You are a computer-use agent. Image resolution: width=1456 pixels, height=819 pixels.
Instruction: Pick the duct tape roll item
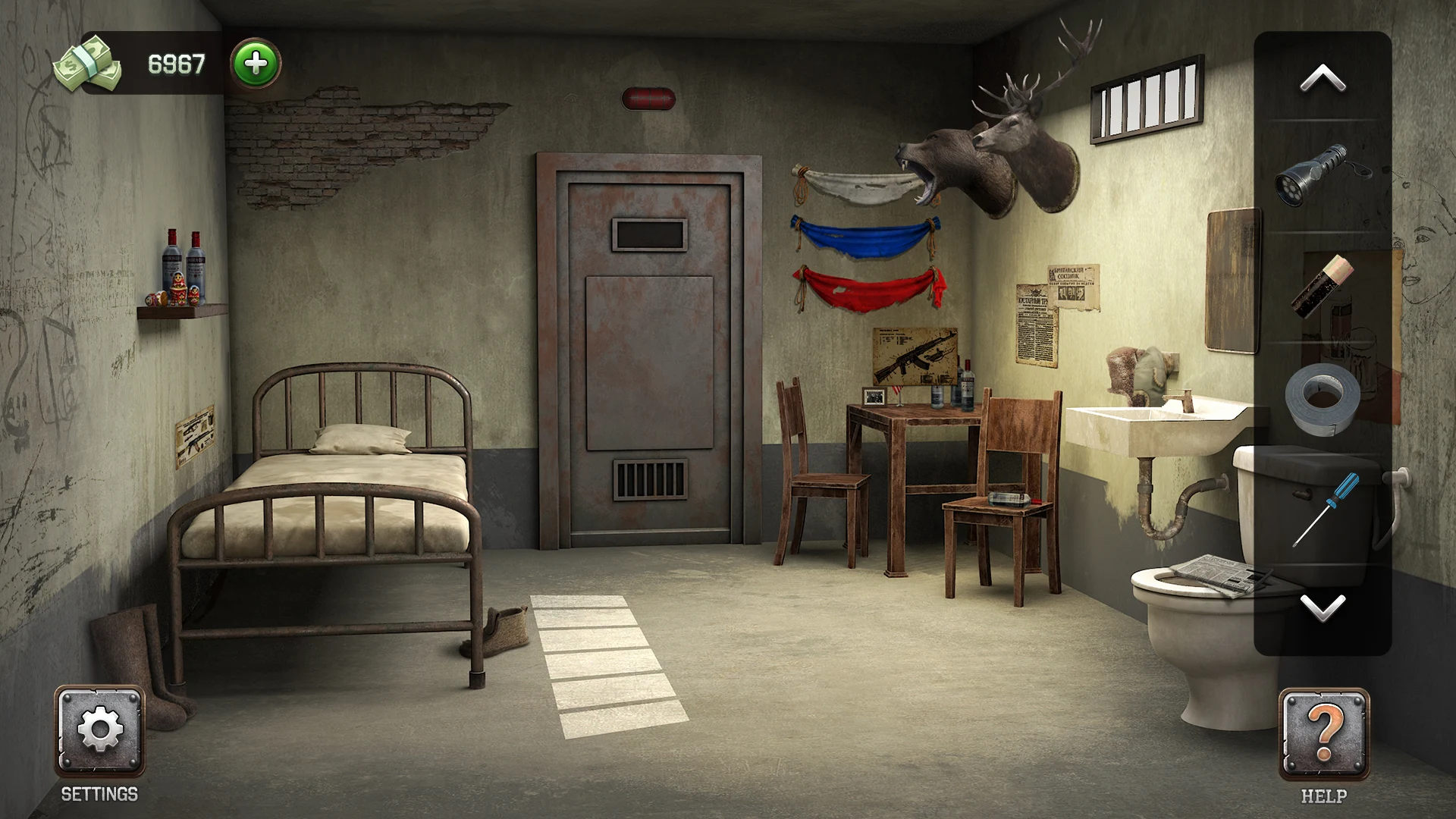1323,399
